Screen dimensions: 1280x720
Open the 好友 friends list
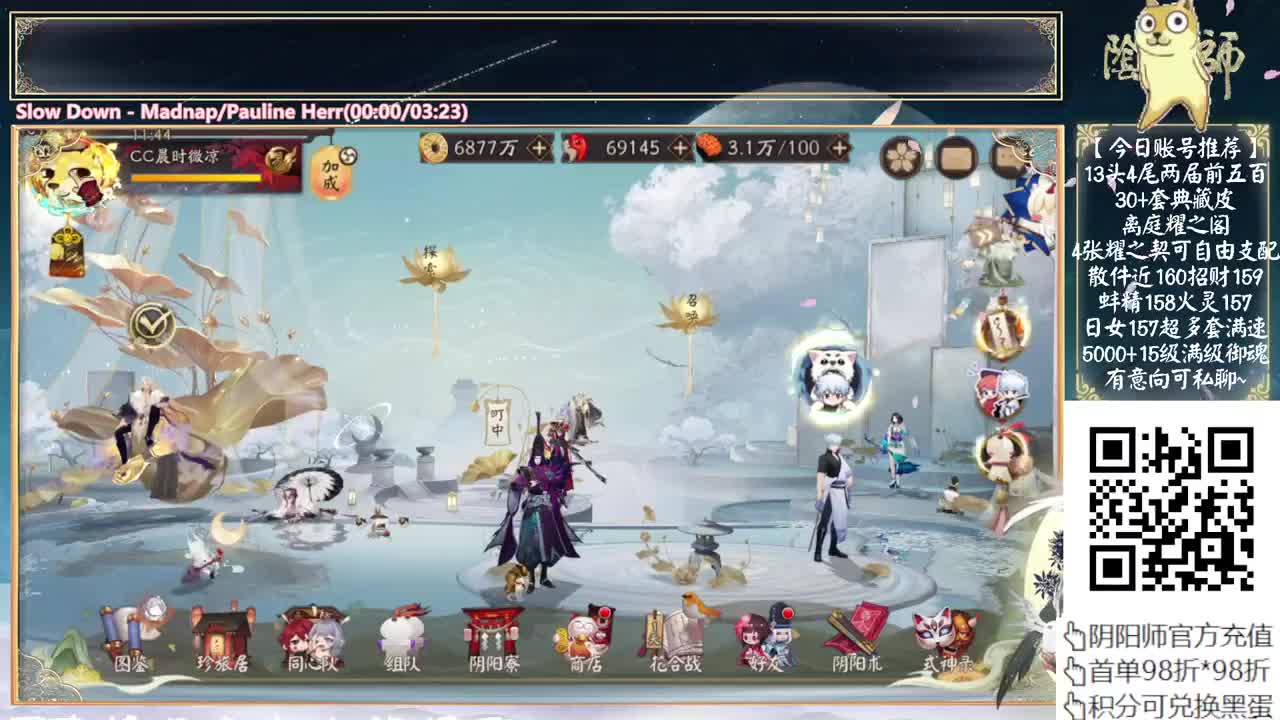(763, 634)
